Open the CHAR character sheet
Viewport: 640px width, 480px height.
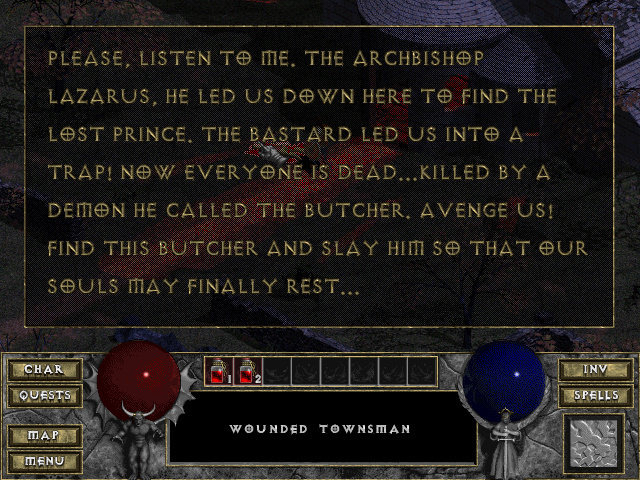[41, 370]
